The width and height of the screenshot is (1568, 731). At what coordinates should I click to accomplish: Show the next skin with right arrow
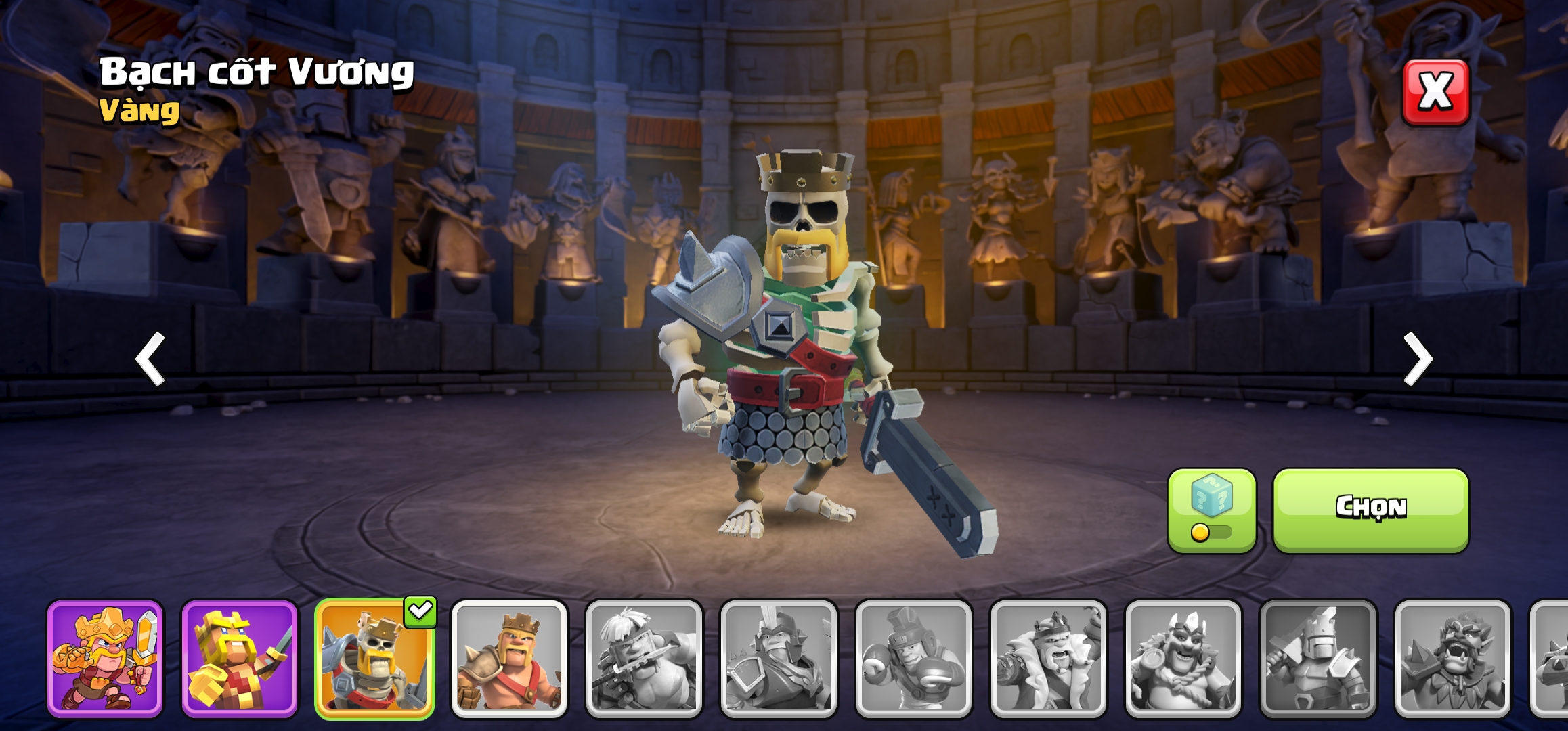click(x=1418, y=359)
